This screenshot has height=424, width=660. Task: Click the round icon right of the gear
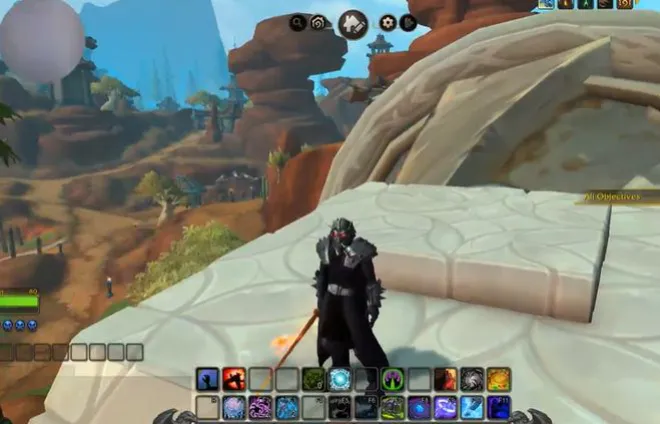point(408,23)
